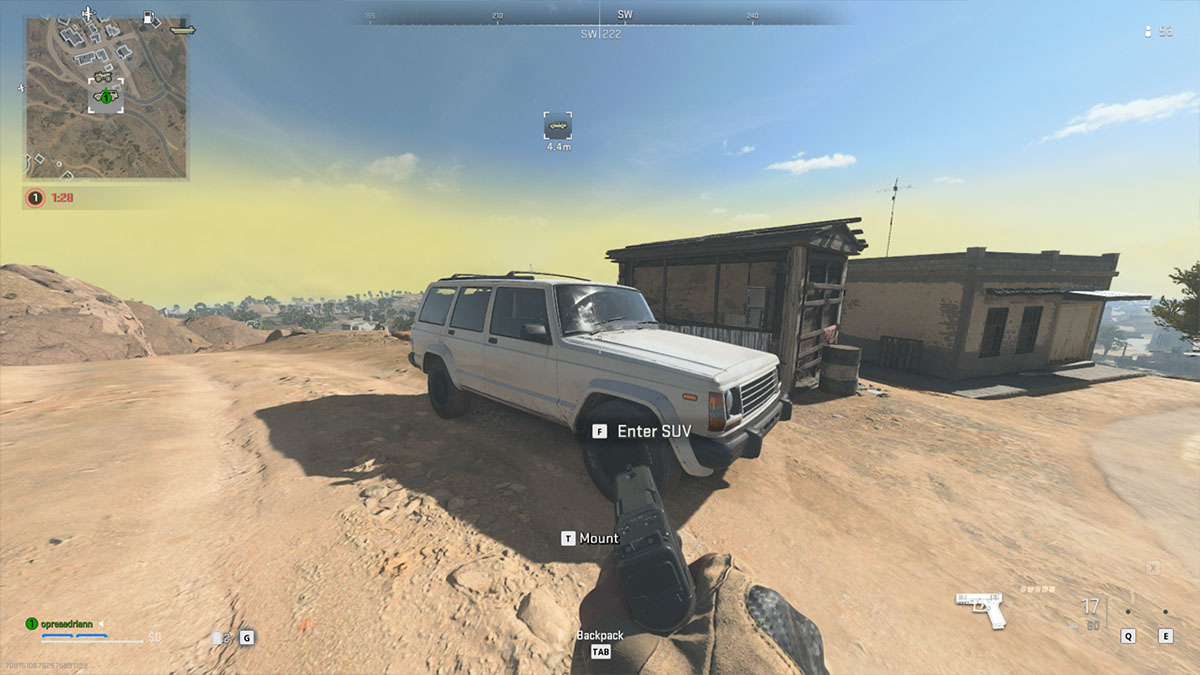Click the armor plate icon
The image size is (1200, 675).
click(x=218, y=637)
